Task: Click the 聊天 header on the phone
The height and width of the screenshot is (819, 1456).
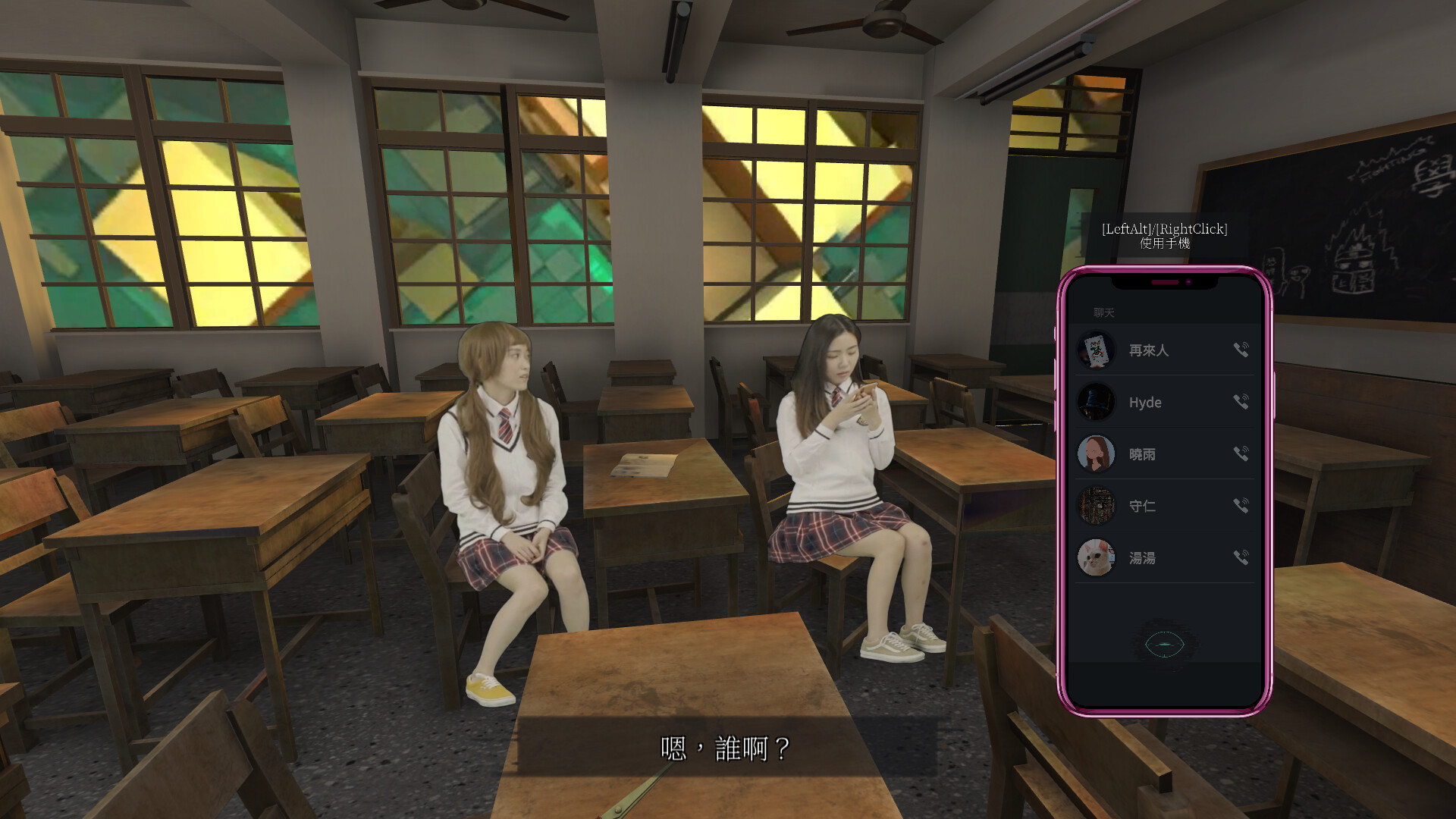Action: (1104, 313)
